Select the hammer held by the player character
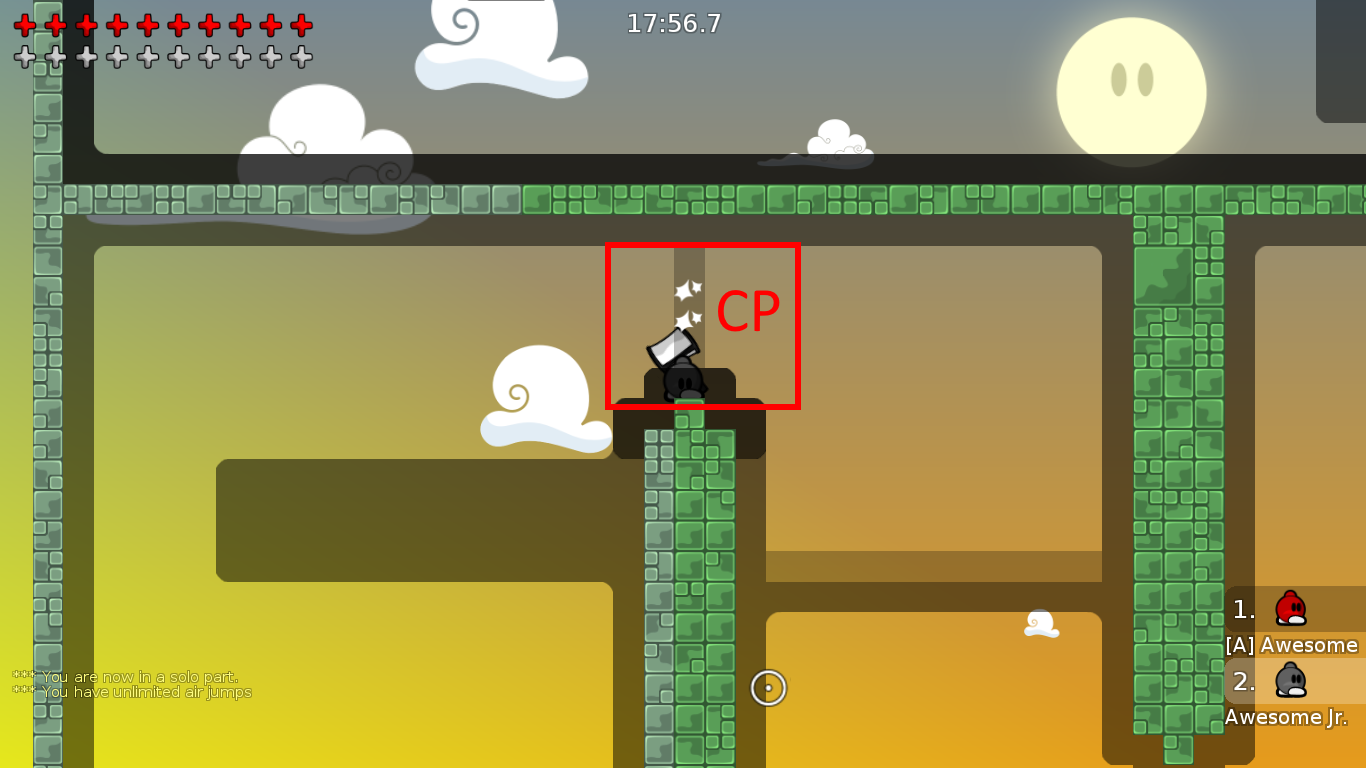Image resolution: width=1366 pixels, height=768 pixels. click(x=672, y=350)
